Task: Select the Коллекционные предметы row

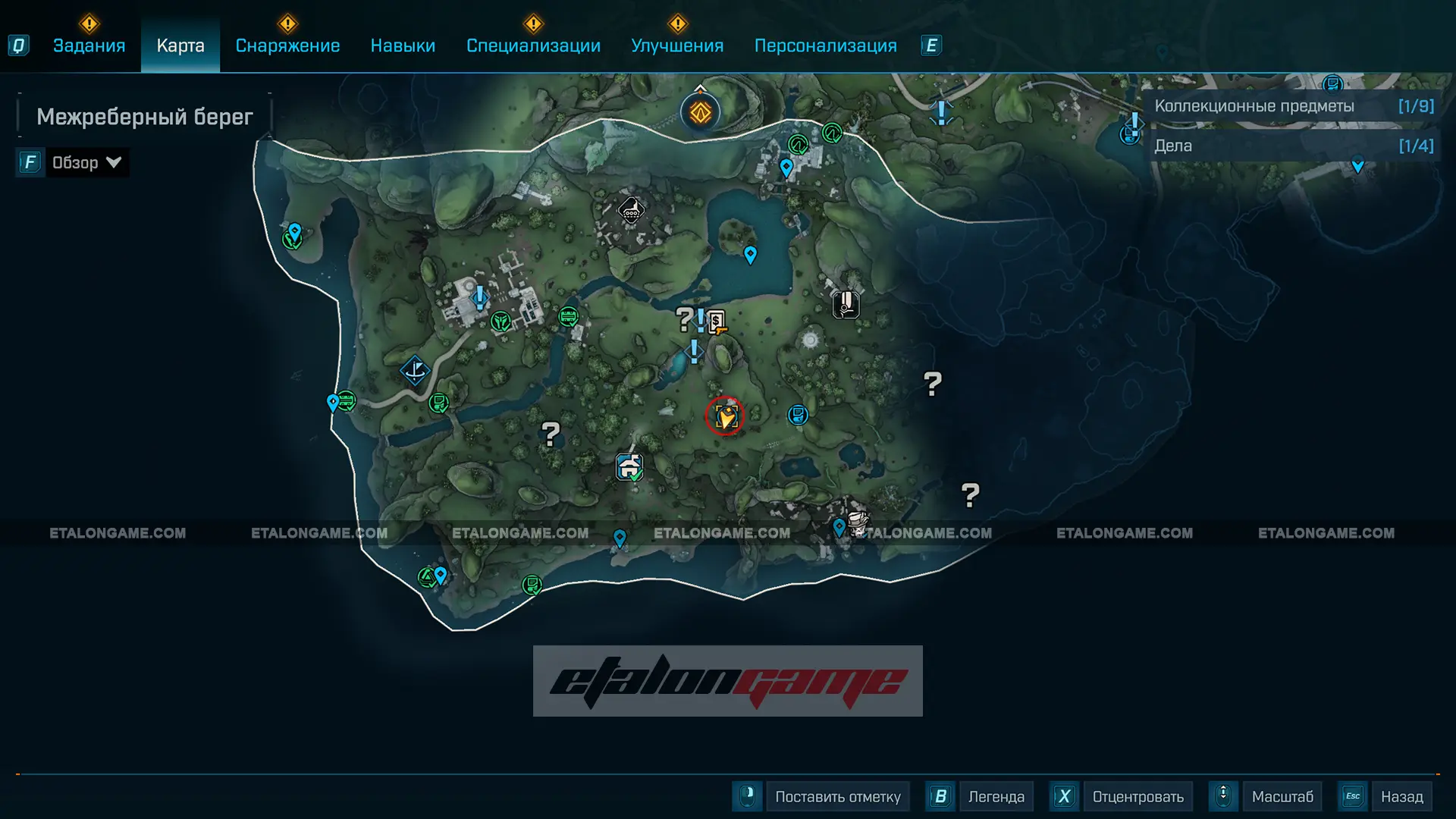Action: pyautogui.click(x=1293, y=106)
